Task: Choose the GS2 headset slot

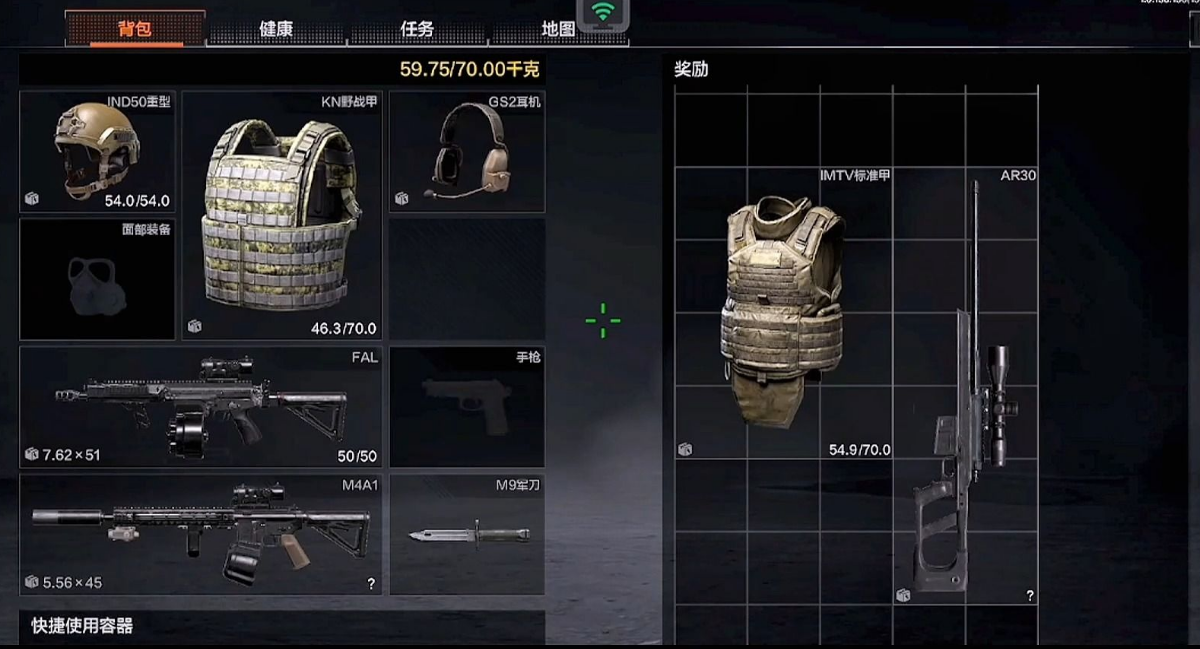Action: pos(466,152)
